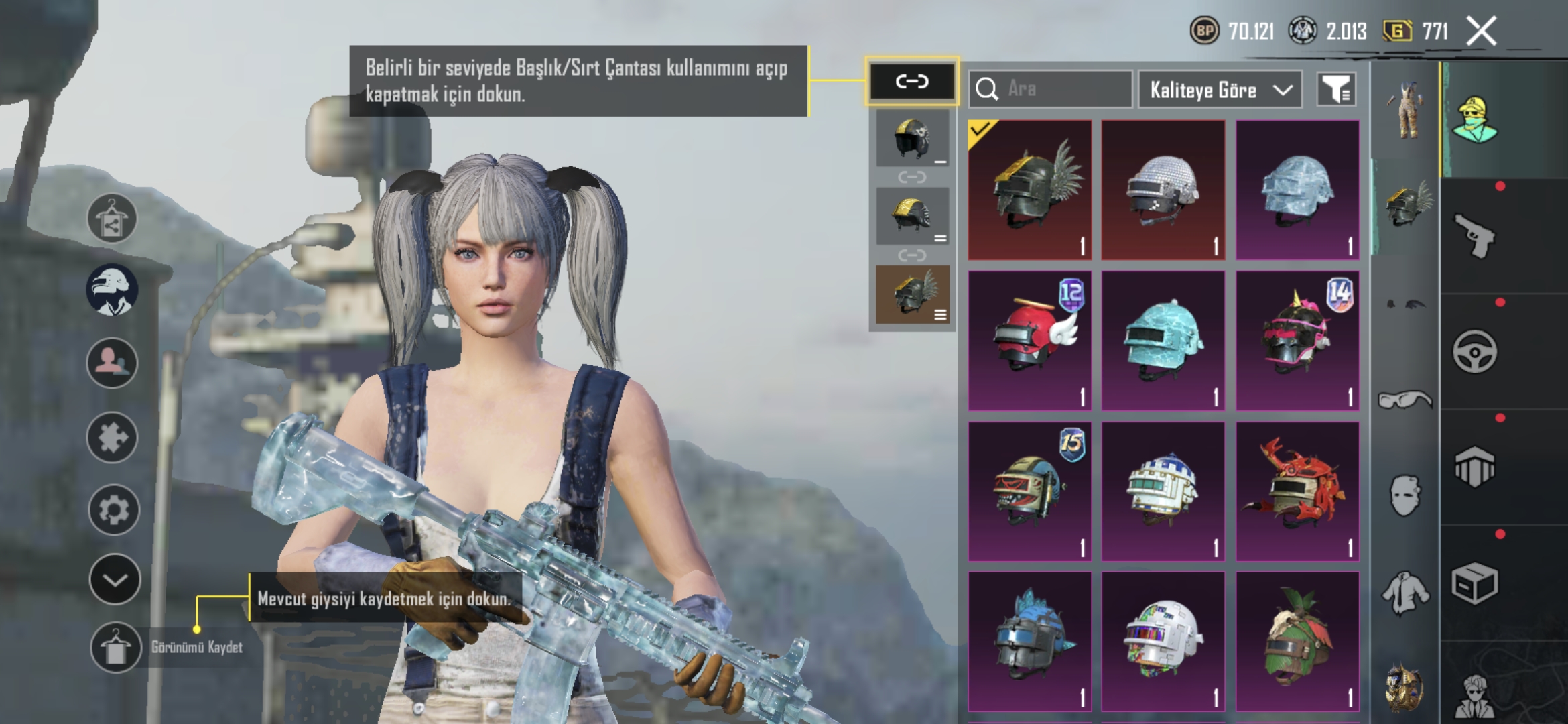Open the filter funnel options
Image resolution: width=1568 pixels, height=724 pixels.
(1336, 89)
